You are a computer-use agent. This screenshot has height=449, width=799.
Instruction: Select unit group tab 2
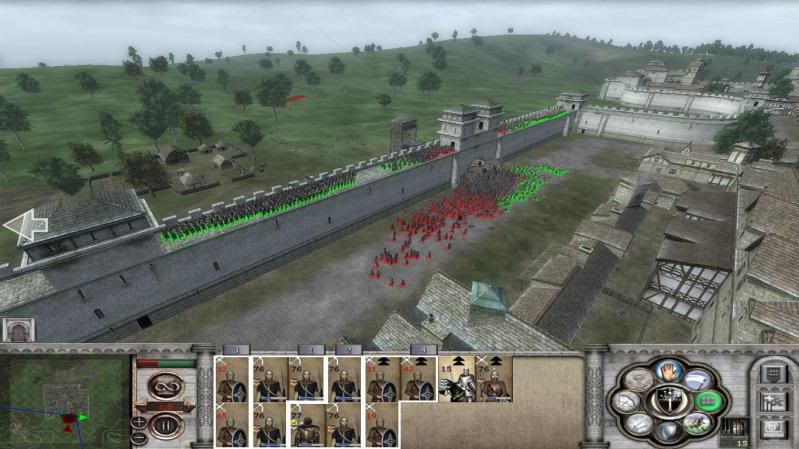[x=346, y=349]
